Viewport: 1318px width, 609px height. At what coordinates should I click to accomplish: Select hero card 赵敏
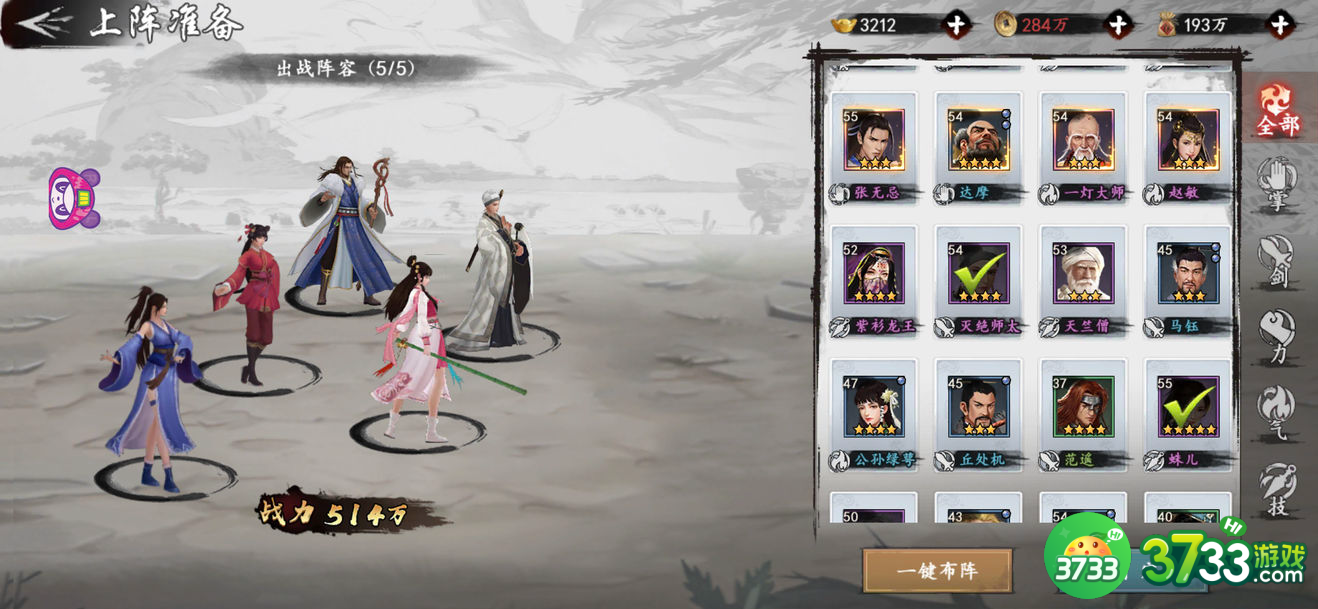coord(1188,140)
